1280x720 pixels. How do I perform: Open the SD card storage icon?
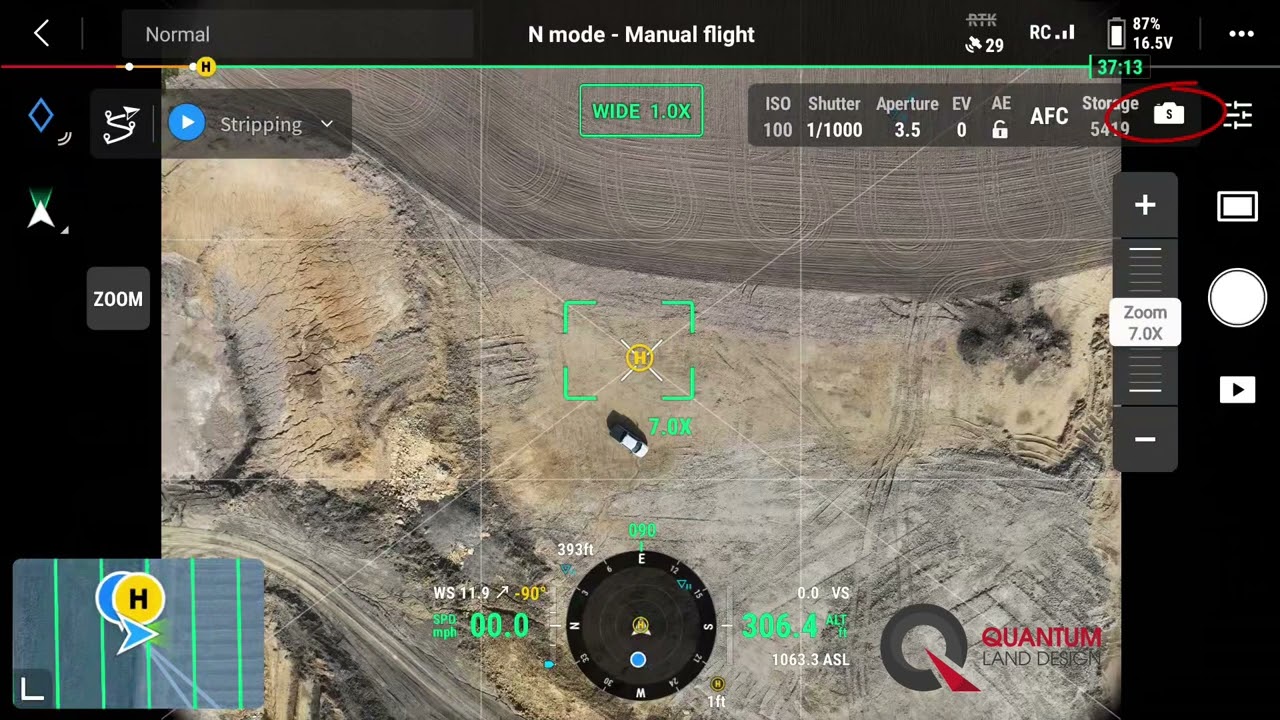coord(1168,114)
